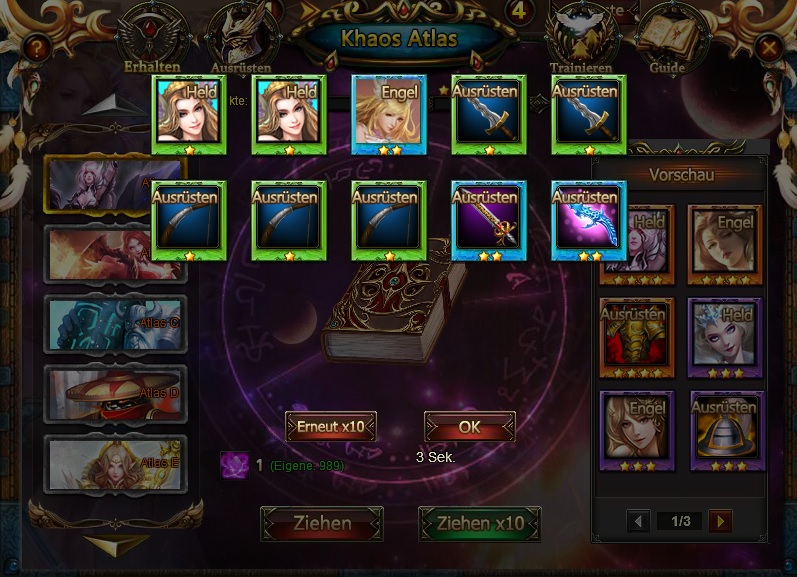Go to previous preview page
This screenshot has height=577, width=797.
click(x=638, y=521)
